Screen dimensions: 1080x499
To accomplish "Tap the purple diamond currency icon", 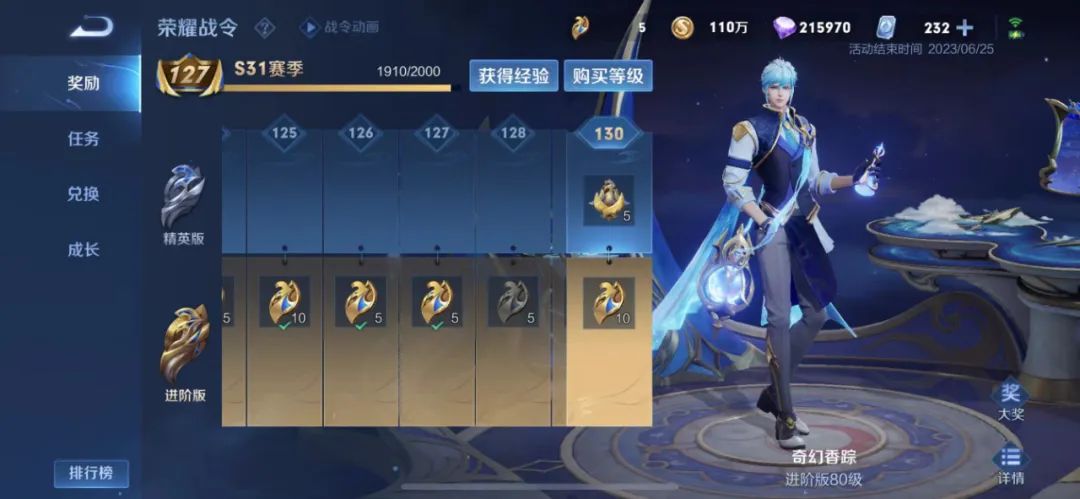I will (x=785, y=28).
